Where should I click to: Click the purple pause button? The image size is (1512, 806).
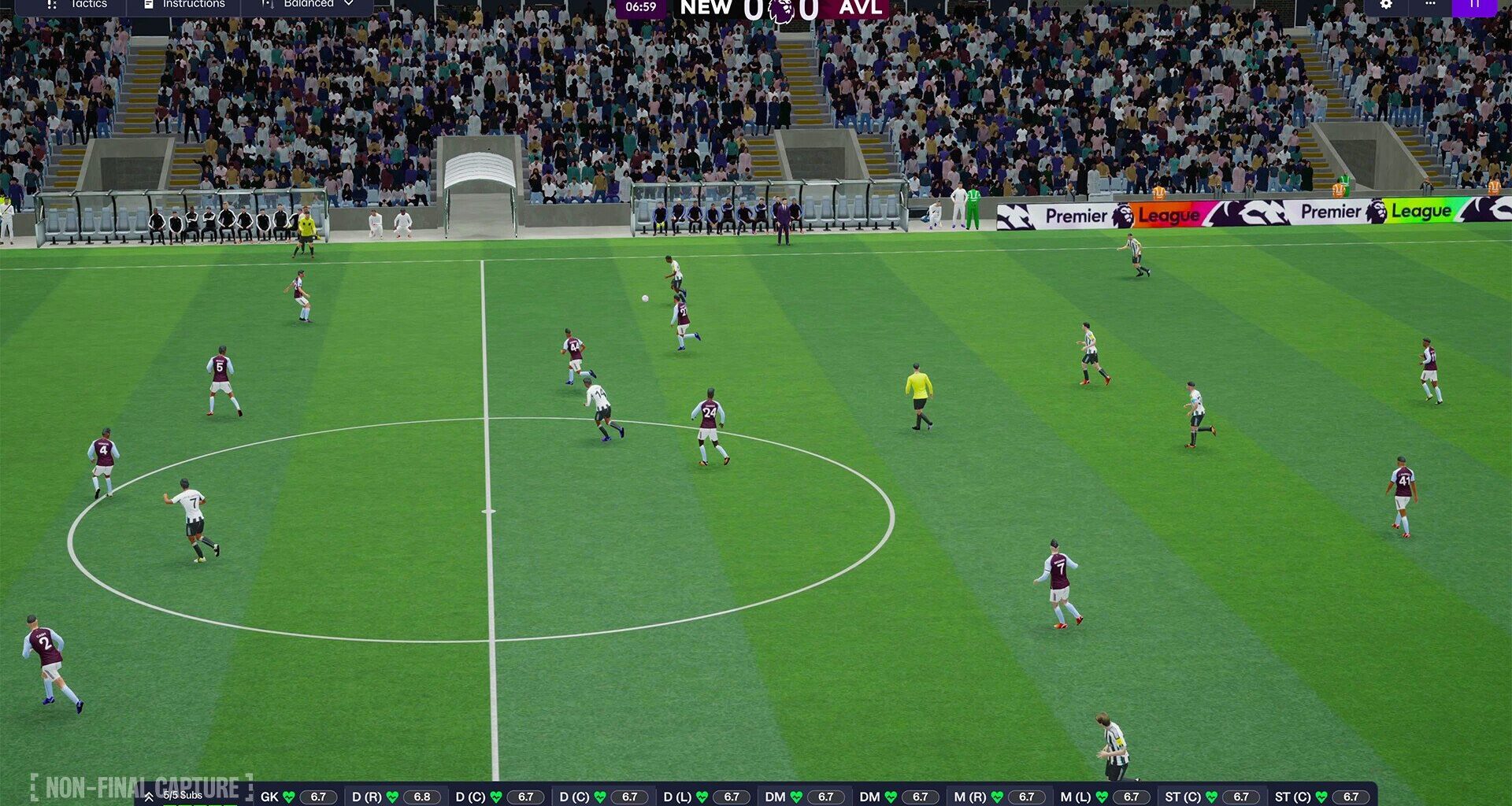tap(1474, 5)
